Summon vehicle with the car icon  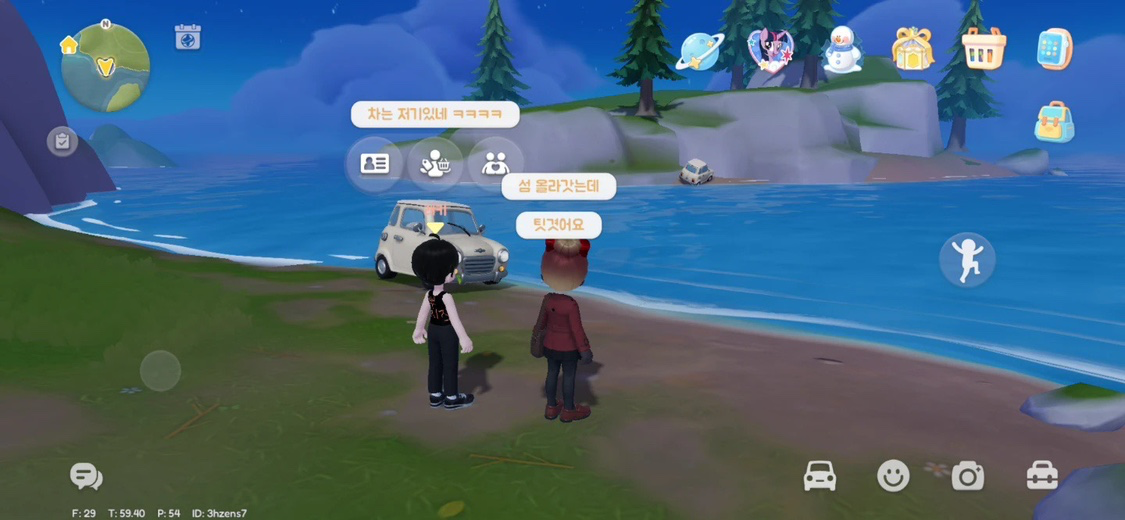820,476
